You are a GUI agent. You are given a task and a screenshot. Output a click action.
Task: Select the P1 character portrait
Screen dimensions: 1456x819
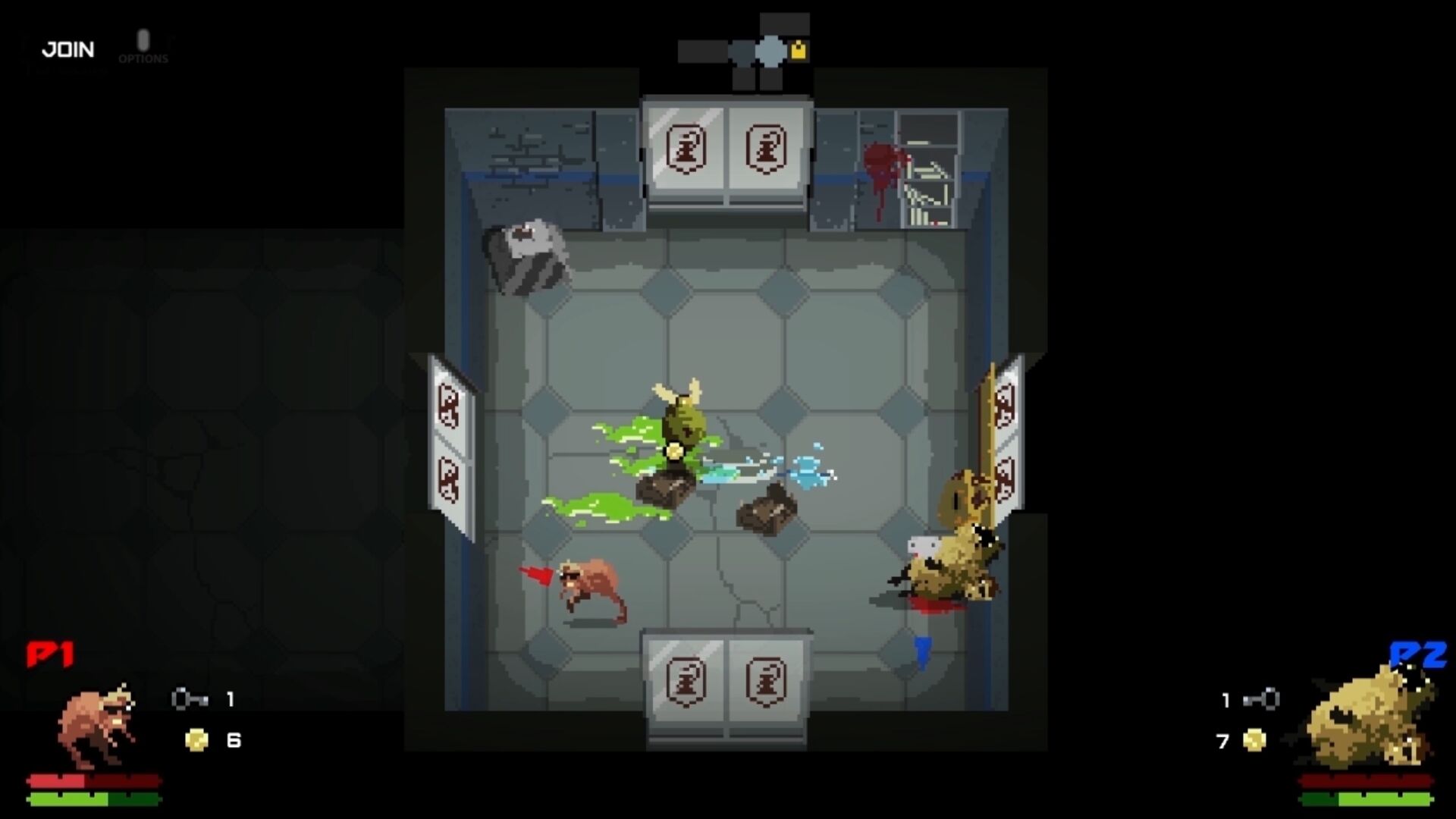(96, 726)
